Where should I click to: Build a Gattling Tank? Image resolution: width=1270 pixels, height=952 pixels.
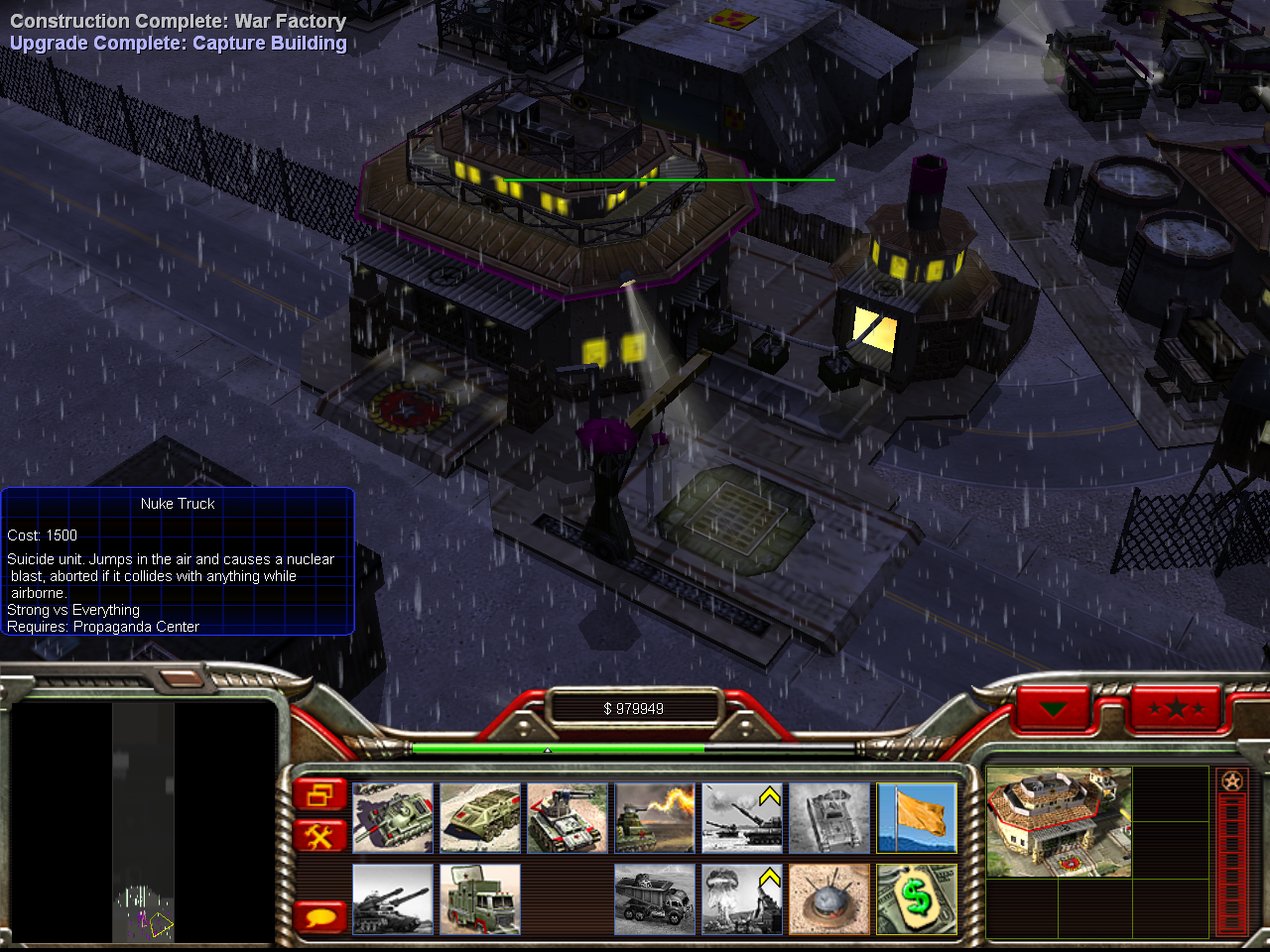(x=568, y=818)
